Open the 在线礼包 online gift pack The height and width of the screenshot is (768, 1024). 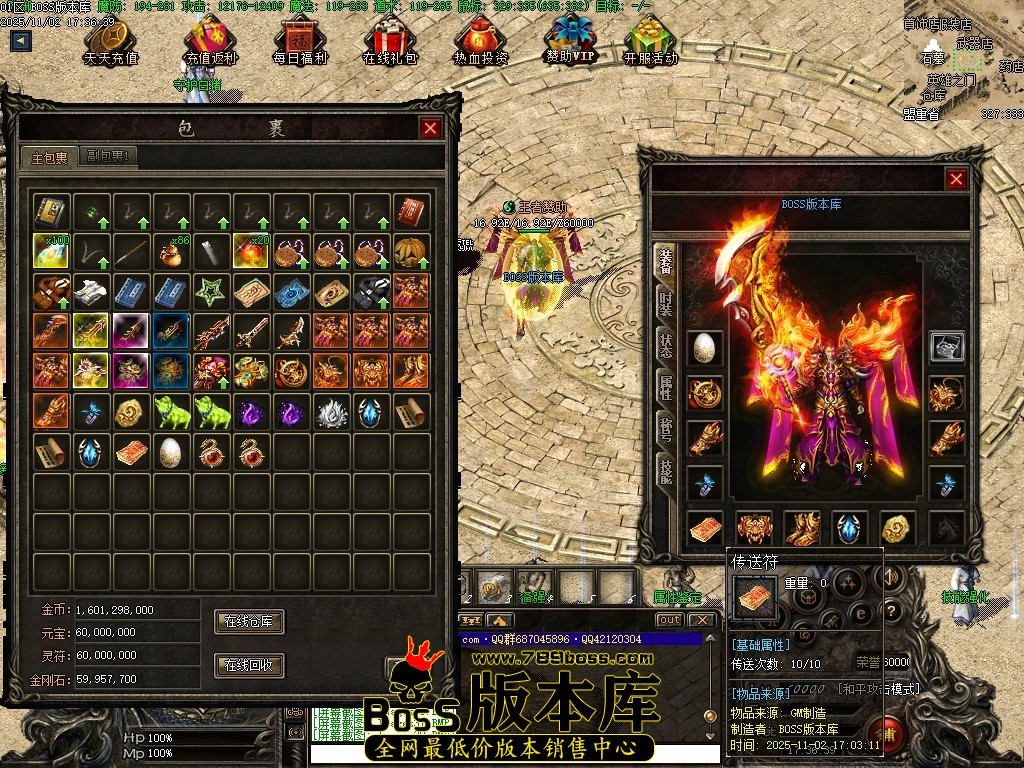[x=389, y=42]
